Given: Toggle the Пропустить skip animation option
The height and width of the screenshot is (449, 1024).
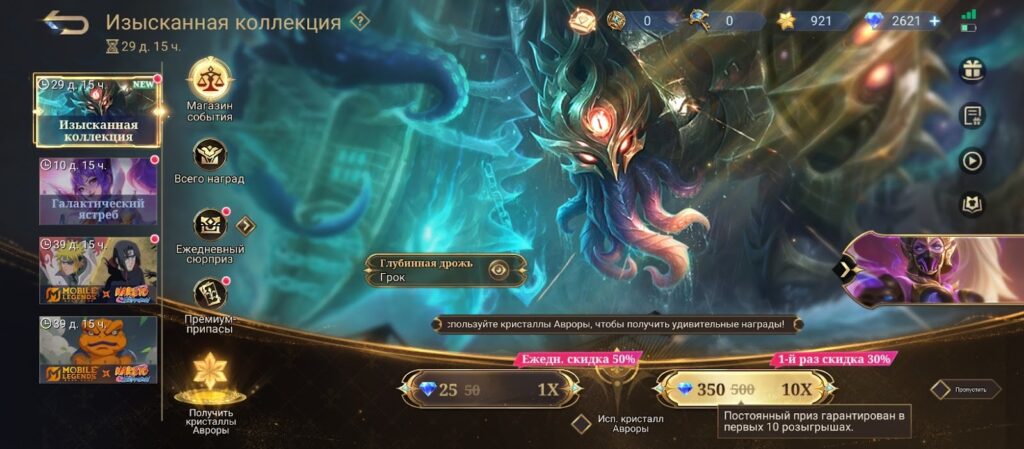Looking at the screenshot, I should 940,389.
